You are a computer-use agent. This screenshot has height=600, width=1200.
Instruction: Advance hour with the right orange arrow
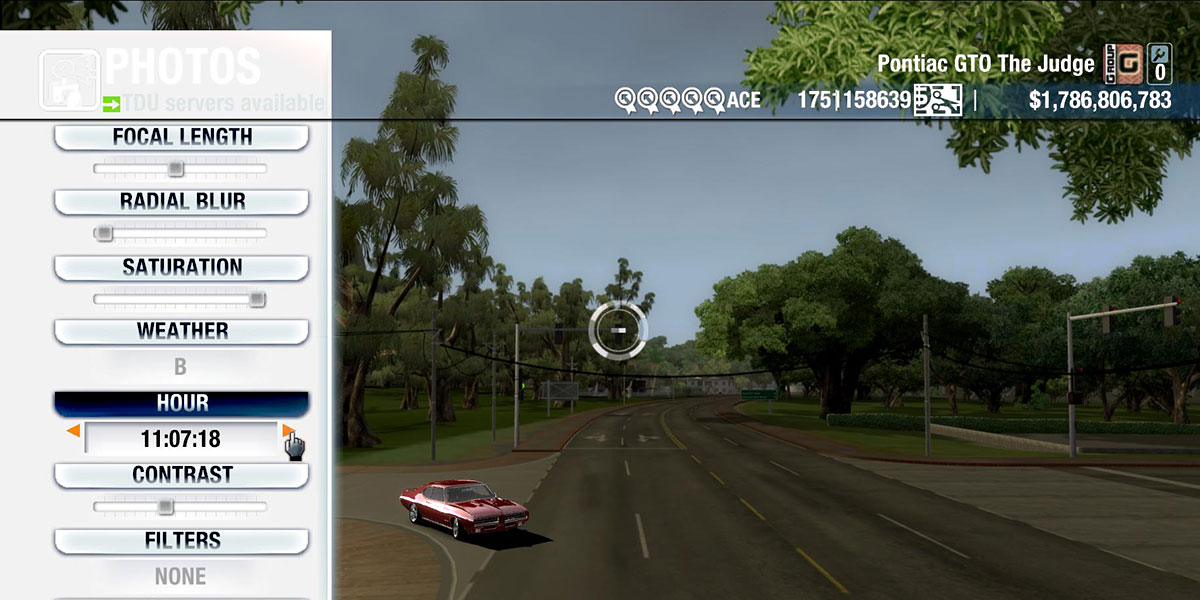[287, 431]
